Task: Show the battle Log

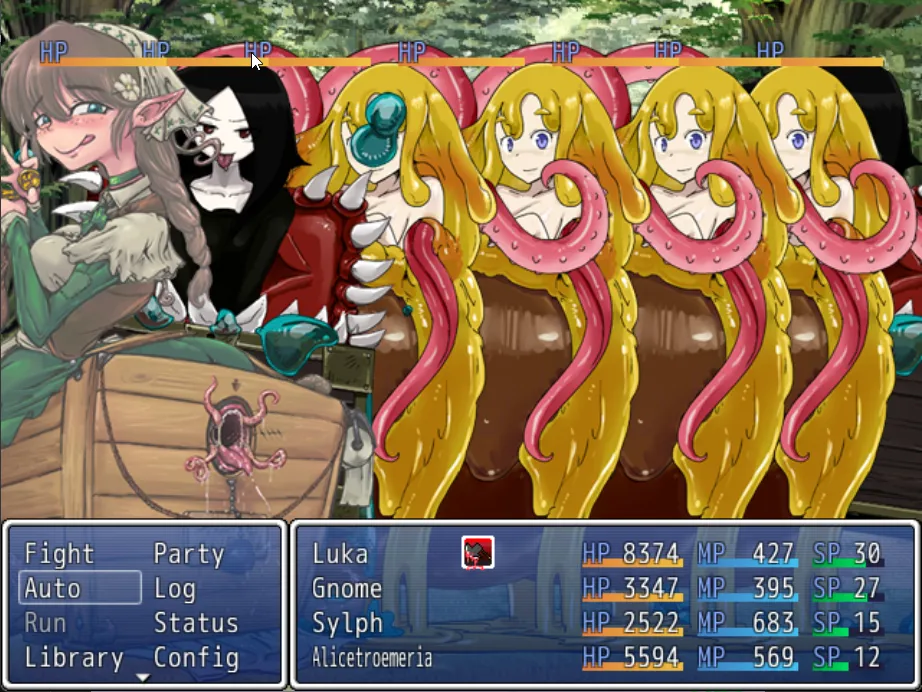Action: click(x=175, y=588)
